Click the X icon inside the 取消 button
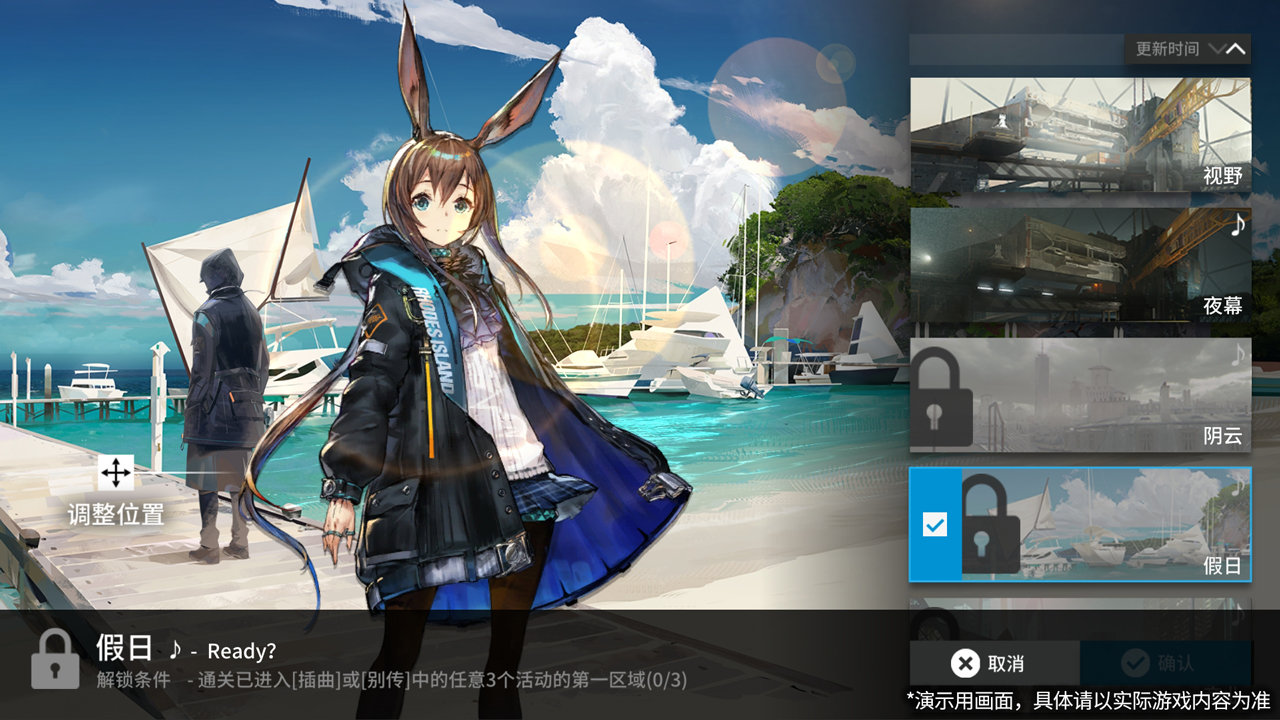 pyautogui.click(x=965, y=662)
